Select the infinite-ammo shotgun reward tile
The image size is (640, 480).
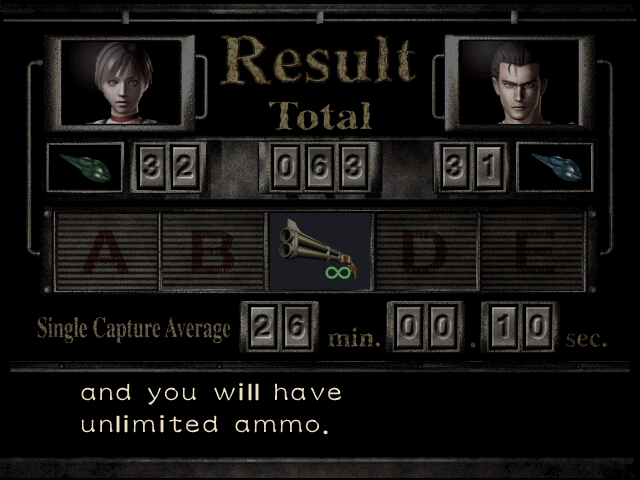(320, 251)
